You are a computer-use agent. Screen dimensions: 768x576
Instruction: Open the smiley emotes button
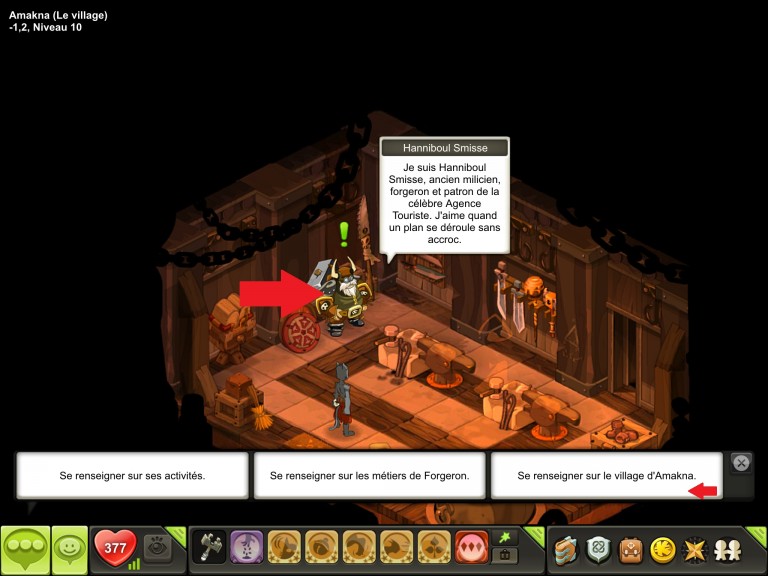coord(69,549)
